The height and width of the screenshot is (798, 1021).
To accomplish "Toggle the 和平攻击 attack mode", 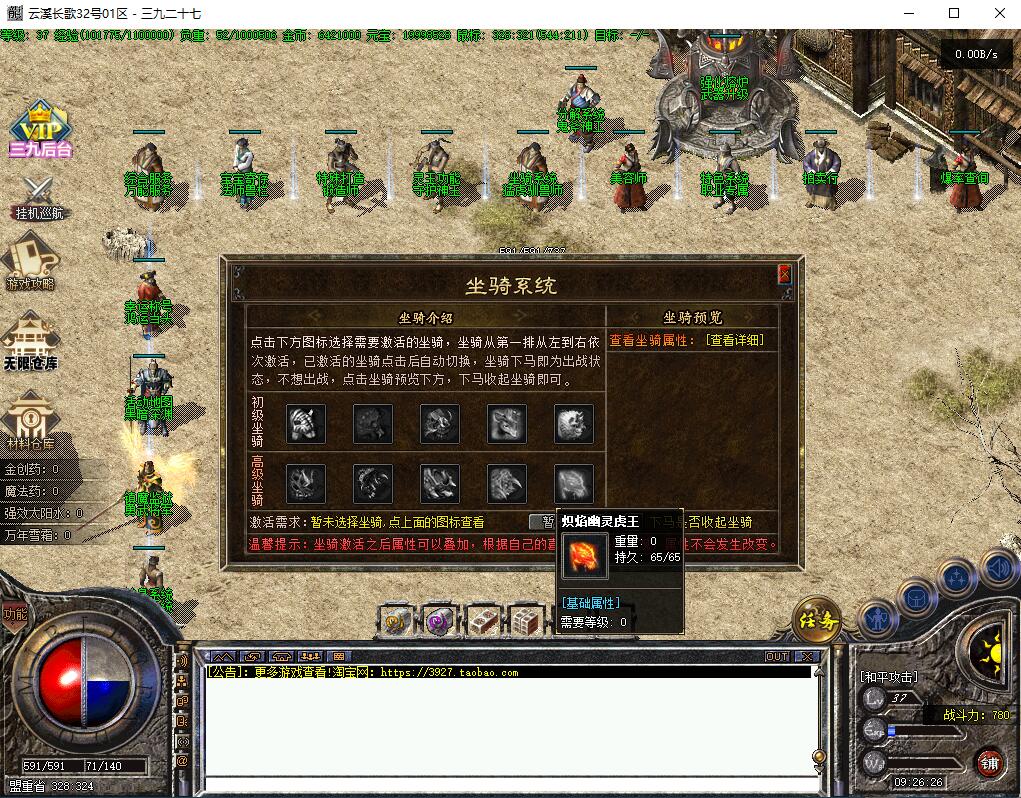I will tap(888, 677).
